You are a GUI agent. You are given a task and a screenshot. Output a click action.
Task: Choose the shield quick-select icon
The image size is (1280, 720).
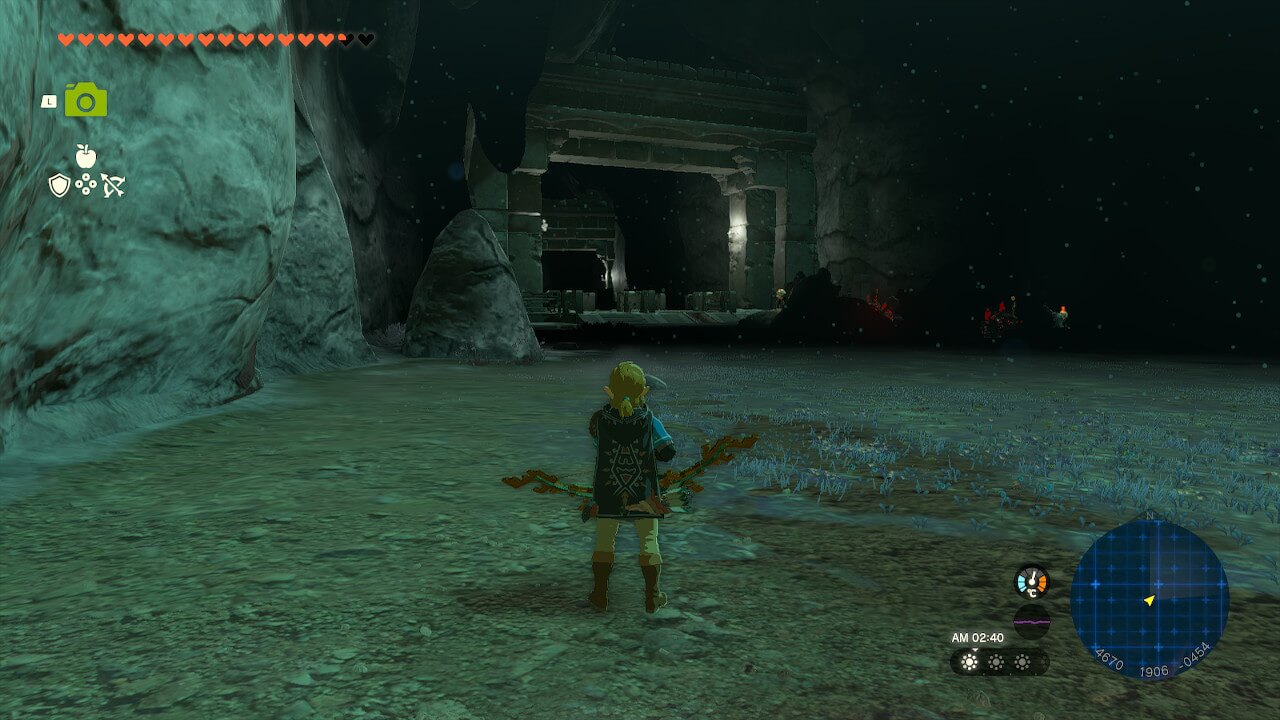[60, 185]
